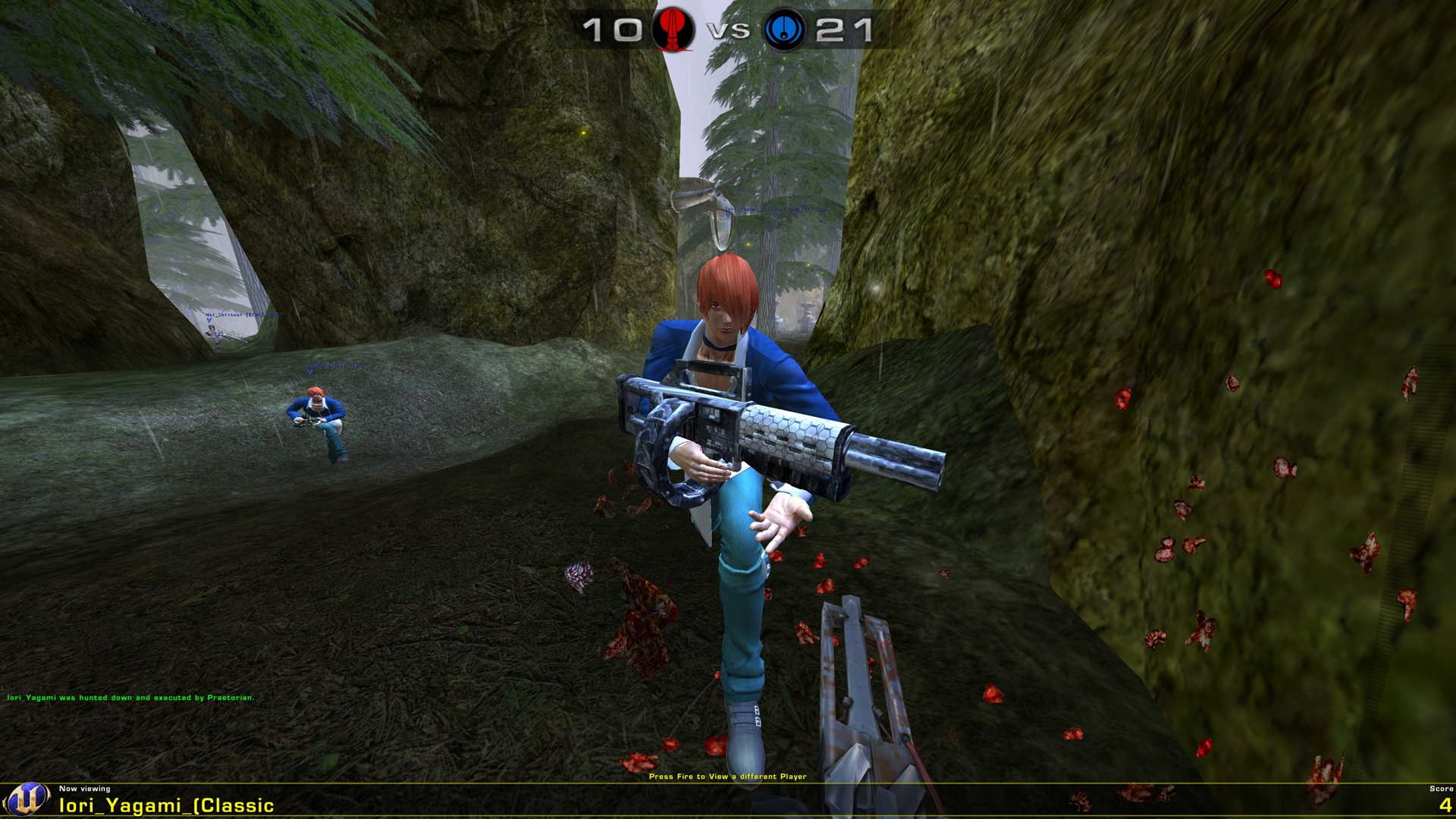Click Press Fire to View a different Player
The width and height of the screenshot is (1456, 819).
pos(728,777)
